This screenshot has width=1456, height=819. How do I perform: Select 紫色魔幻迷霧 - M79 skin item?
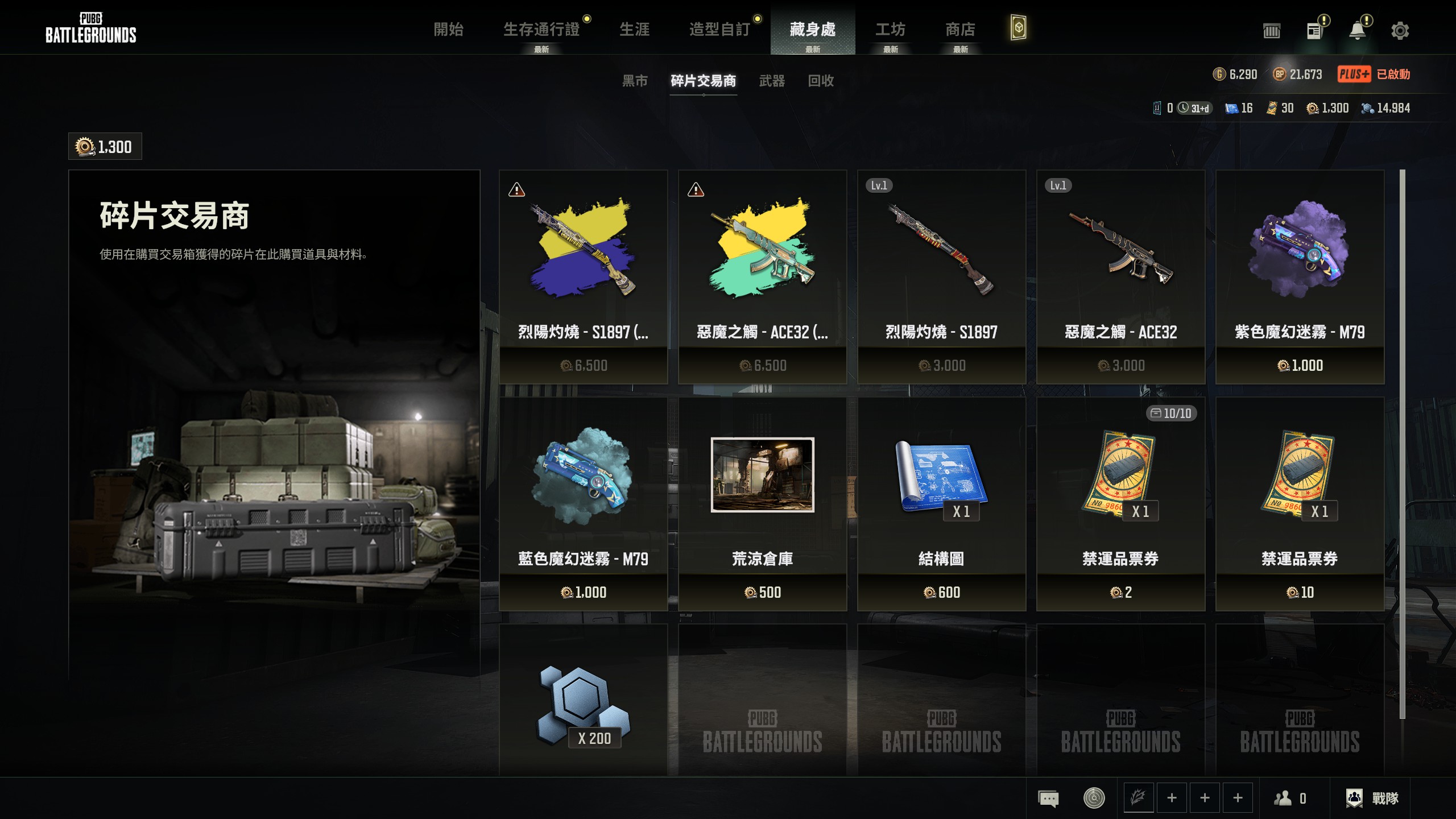coord(1300,276)
